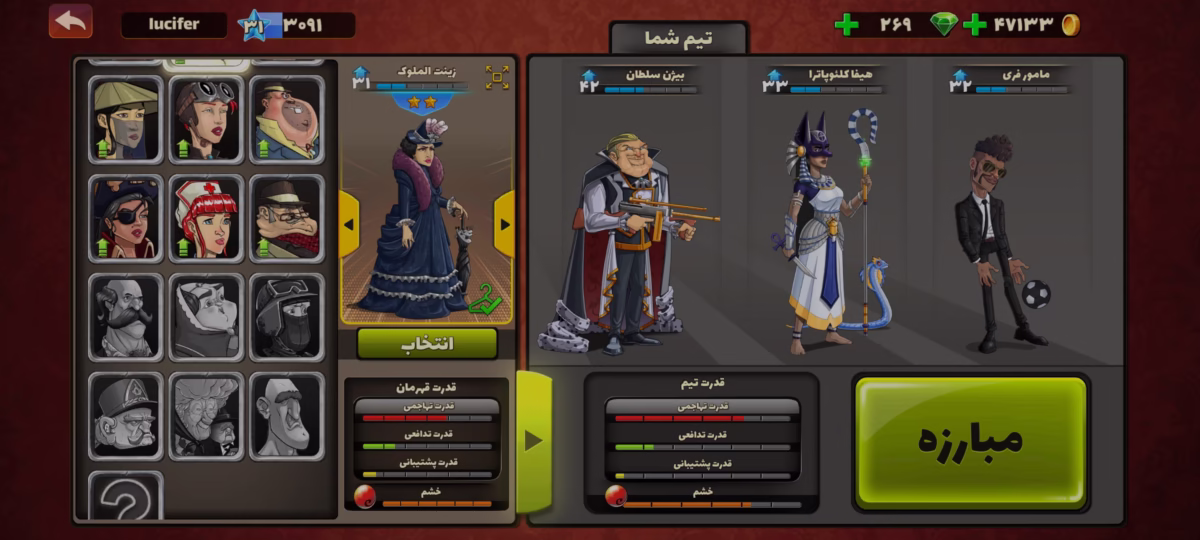Go back with the red arrow button

70,22
